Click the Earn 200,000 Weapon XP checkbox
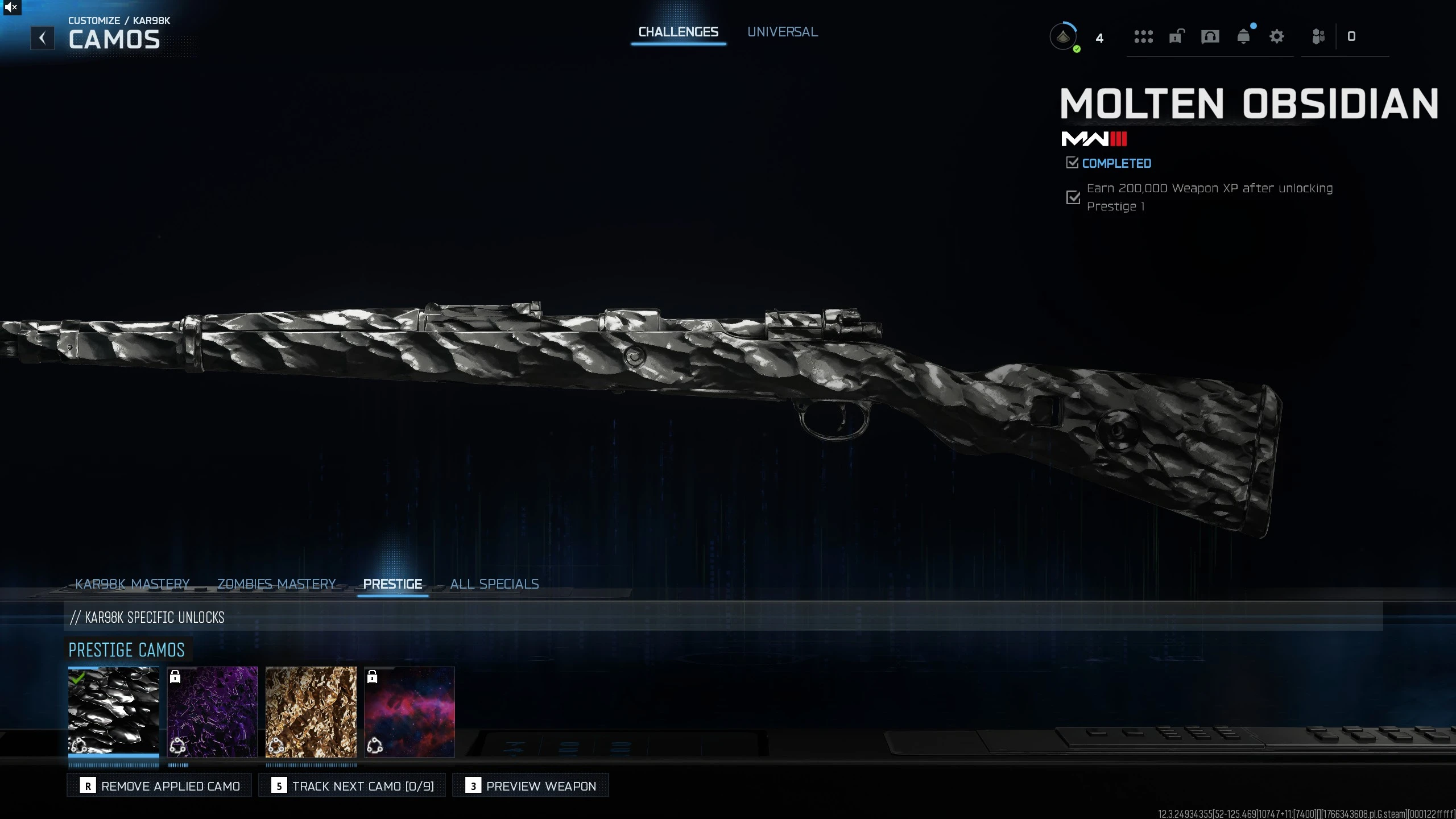Viewport: 1456px width, 819px height. 1073,197
